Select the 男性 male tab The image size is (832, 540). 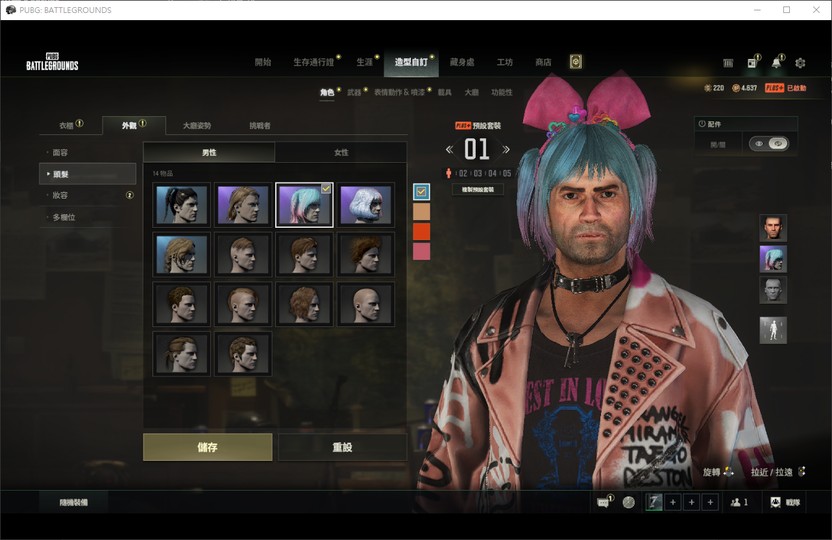[x=209, y=152]
